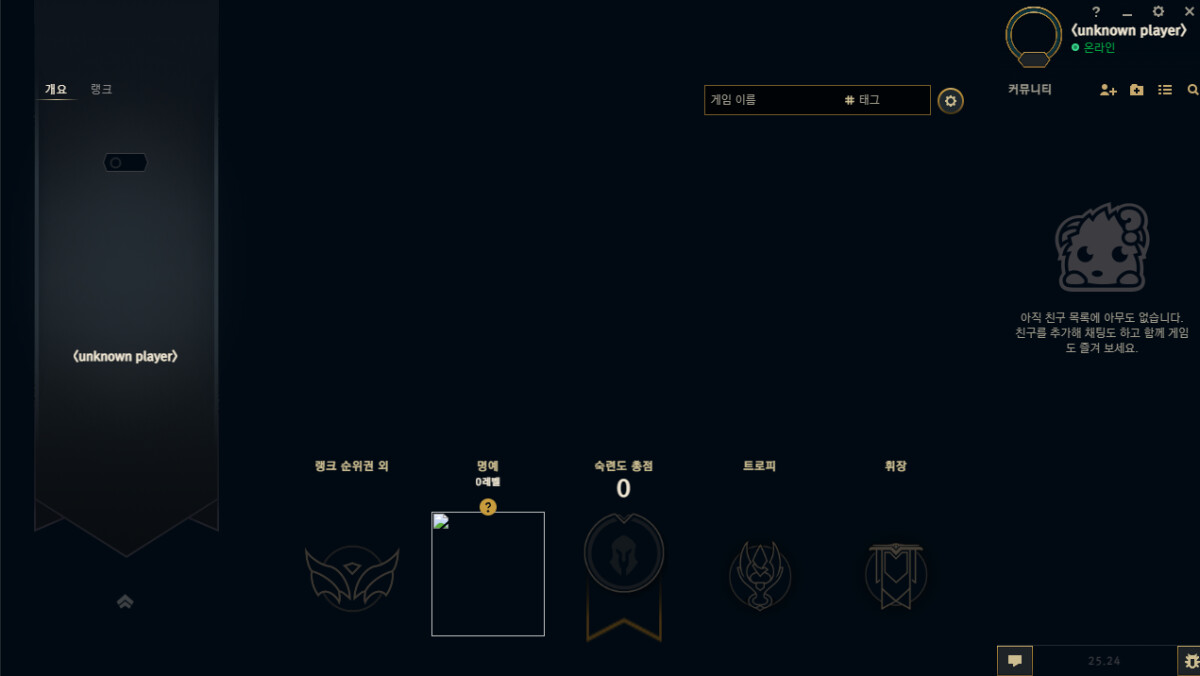Expand the double chevron under the banner
This screenshot has height=676, width=1200.
(125, 601)
